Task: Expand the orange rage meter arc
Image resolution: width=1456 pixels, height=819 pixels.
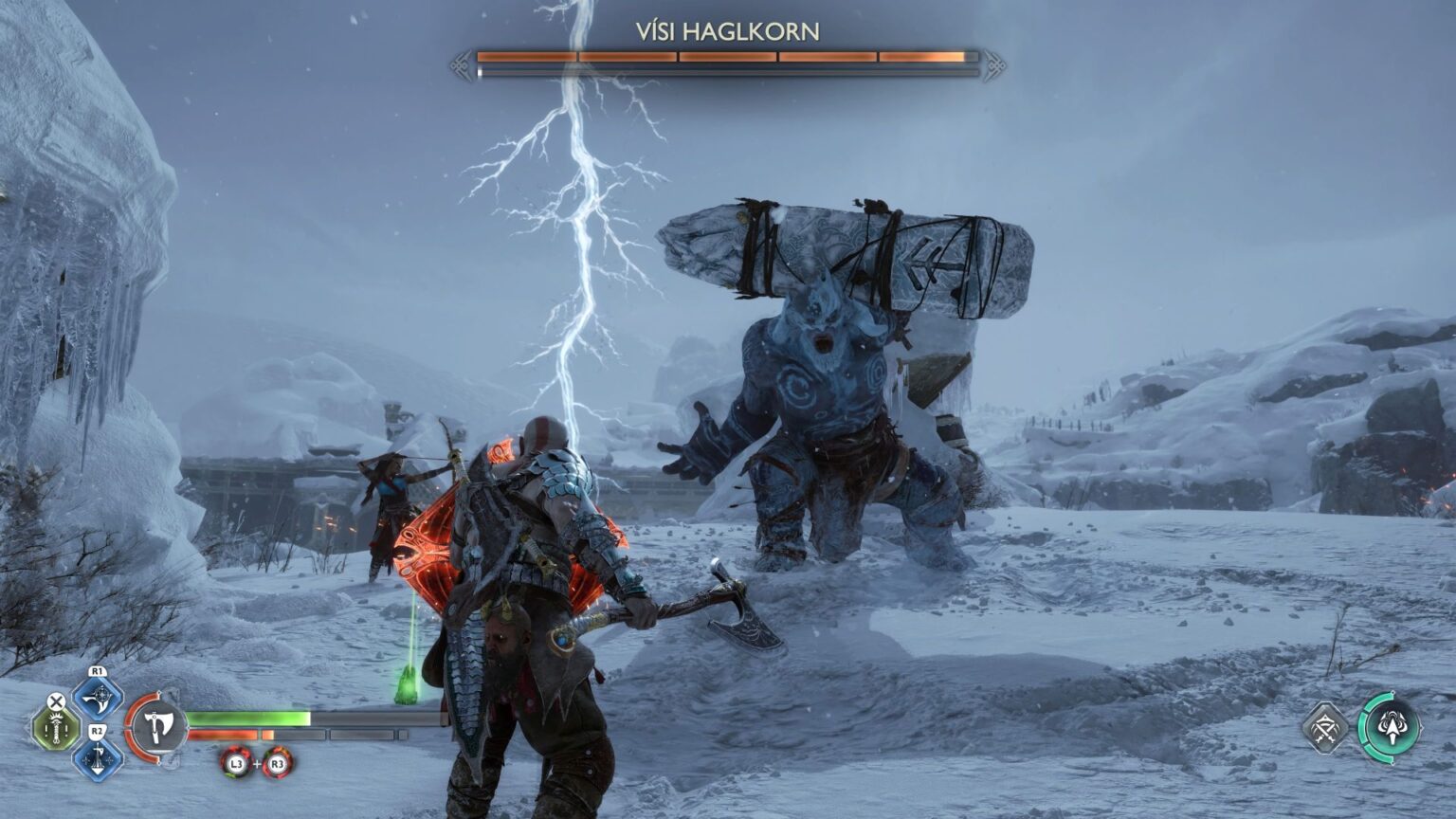Action: tap(130, 733)
